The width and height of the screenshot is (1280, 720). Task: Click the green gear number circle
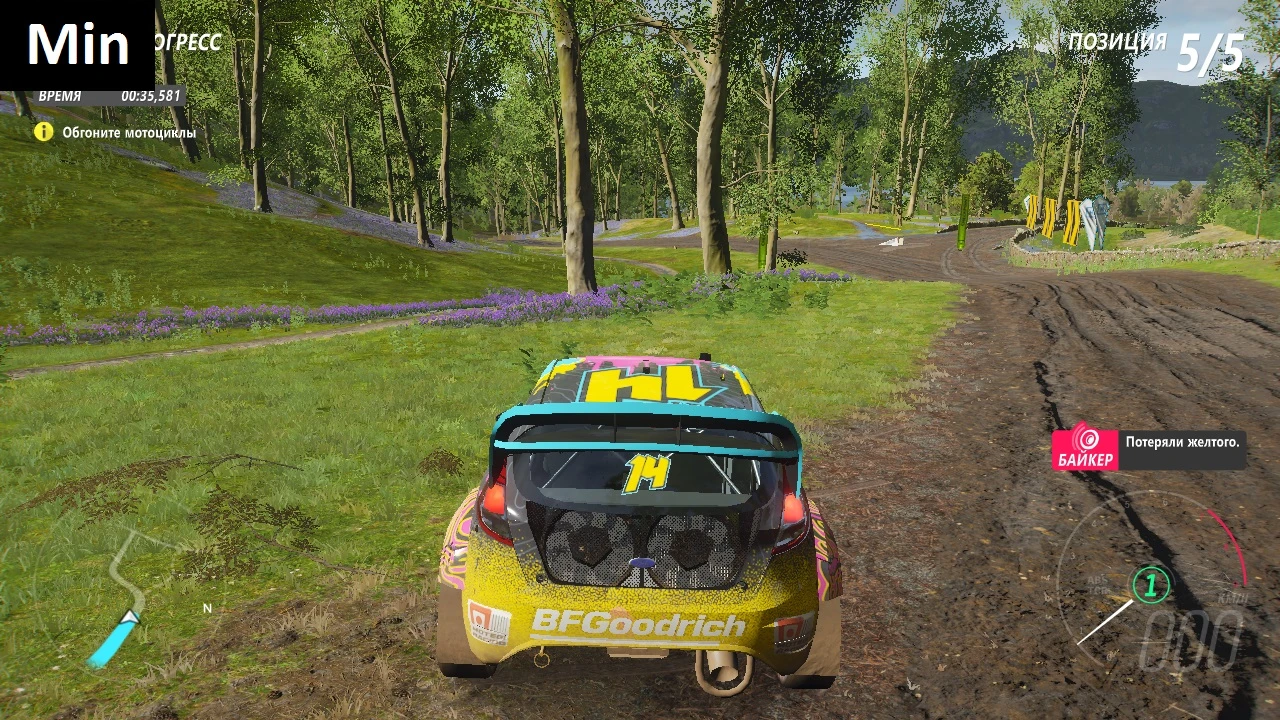pyautogui.click(x=1151, y=584)
